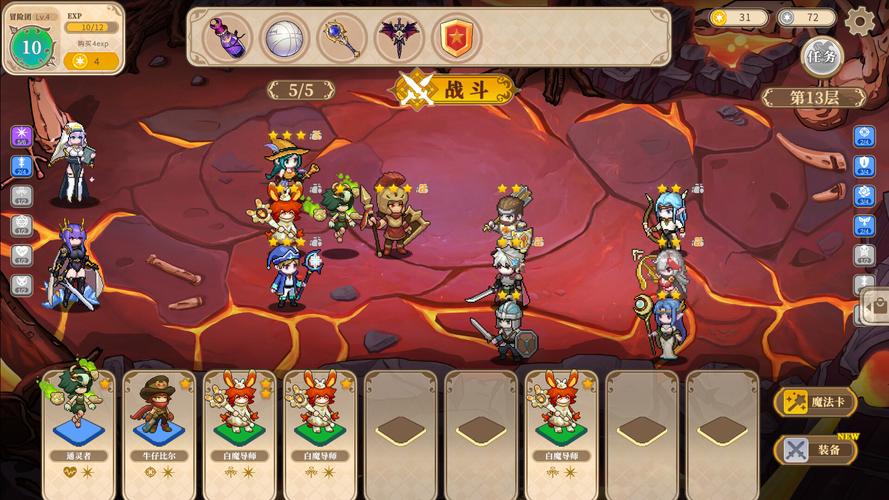
Task: Tap the level 10 adventure team badge
Action: (x=31, y=46)
